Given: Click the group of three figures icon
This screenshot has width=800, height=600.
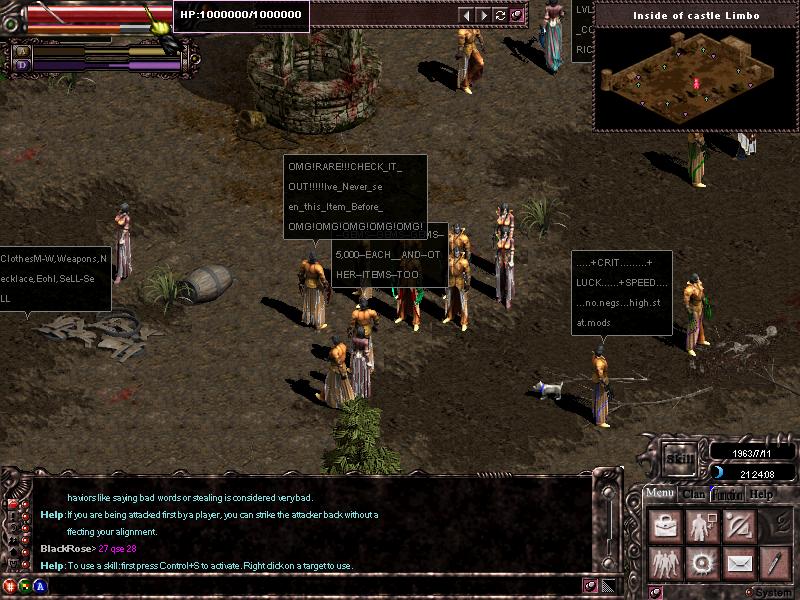Looking at the screenshot, I should (662, 564).
